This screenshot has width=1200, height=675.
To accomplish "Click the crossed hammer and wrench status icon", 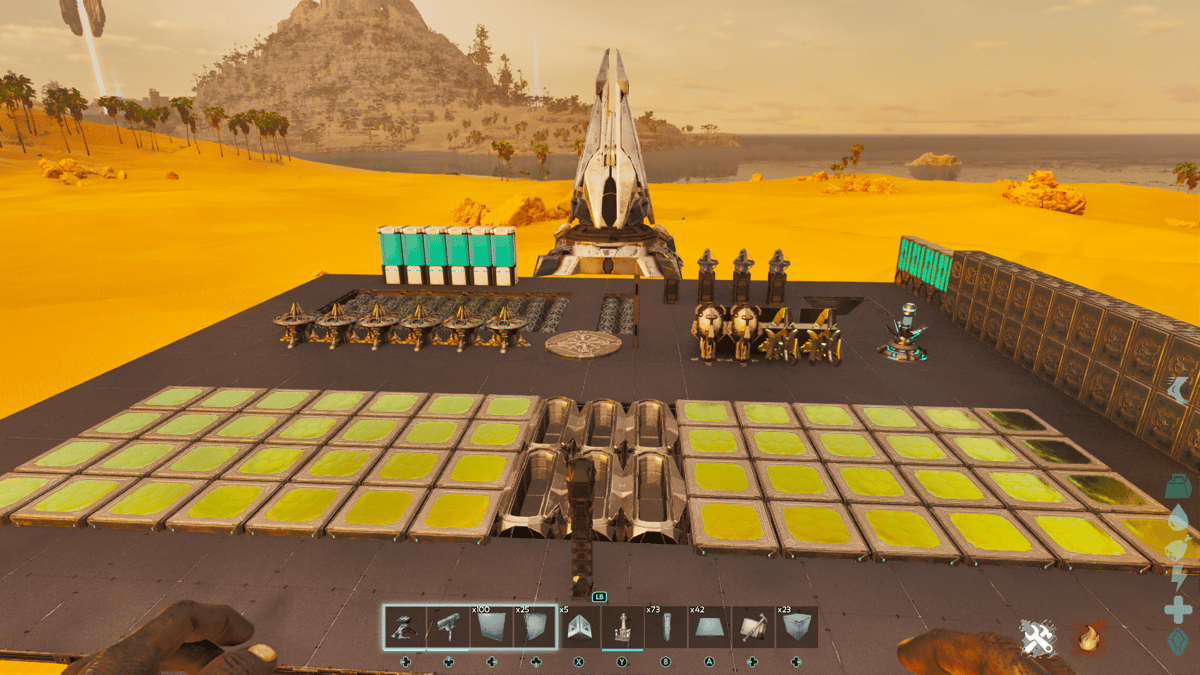I will click(x=1035, y=637).
